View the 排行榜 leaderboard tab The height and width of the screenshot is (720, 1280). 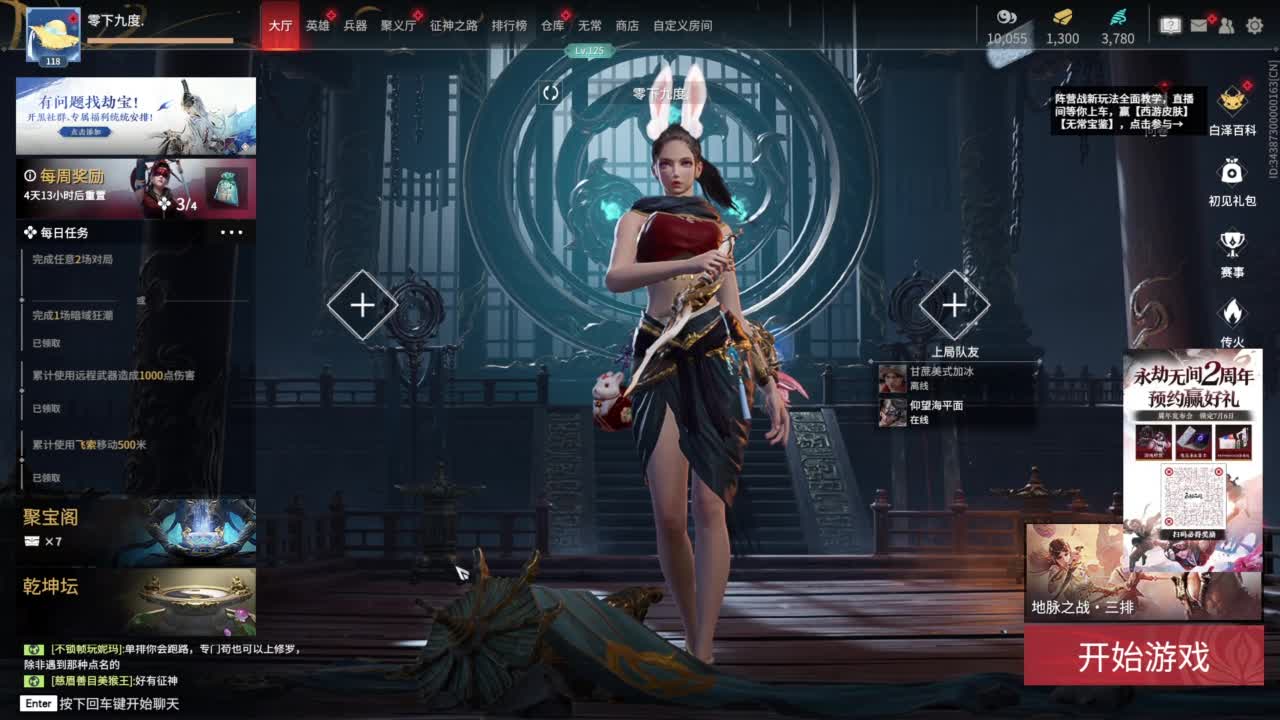tap(509, 26)
